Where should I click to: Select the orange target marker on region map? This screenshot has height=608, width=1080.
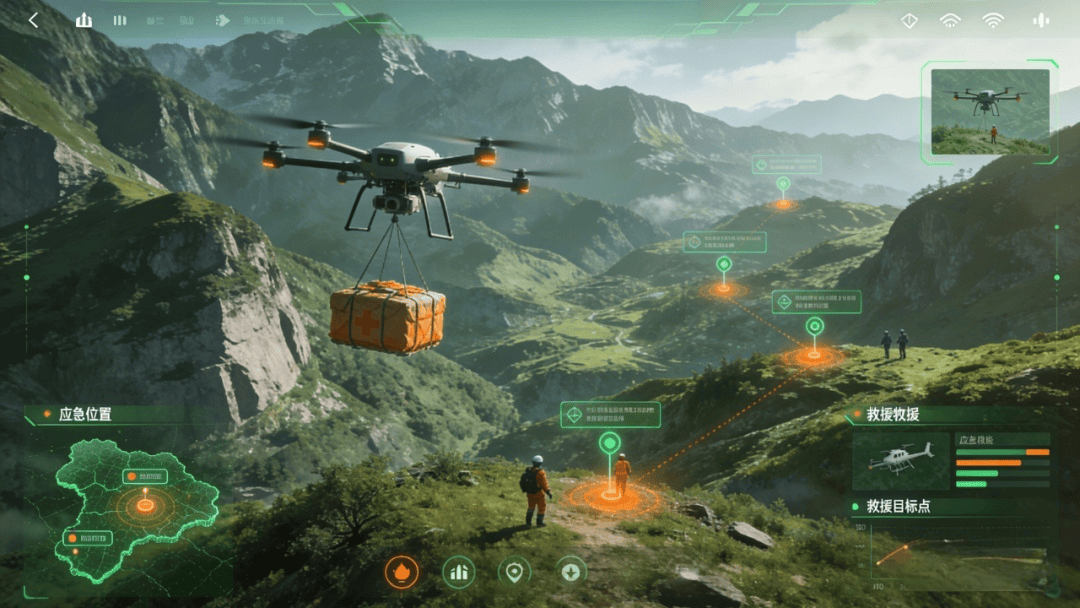(145, 505)
